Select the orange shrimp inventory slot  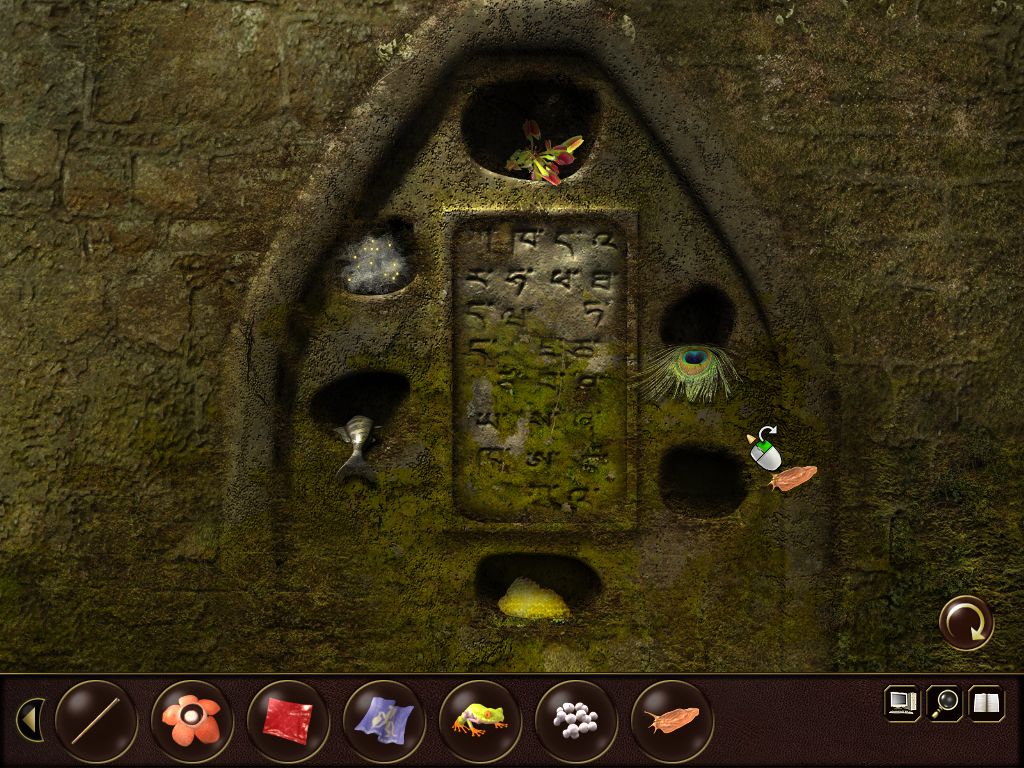pyautogui.click(x=672, y=720)
